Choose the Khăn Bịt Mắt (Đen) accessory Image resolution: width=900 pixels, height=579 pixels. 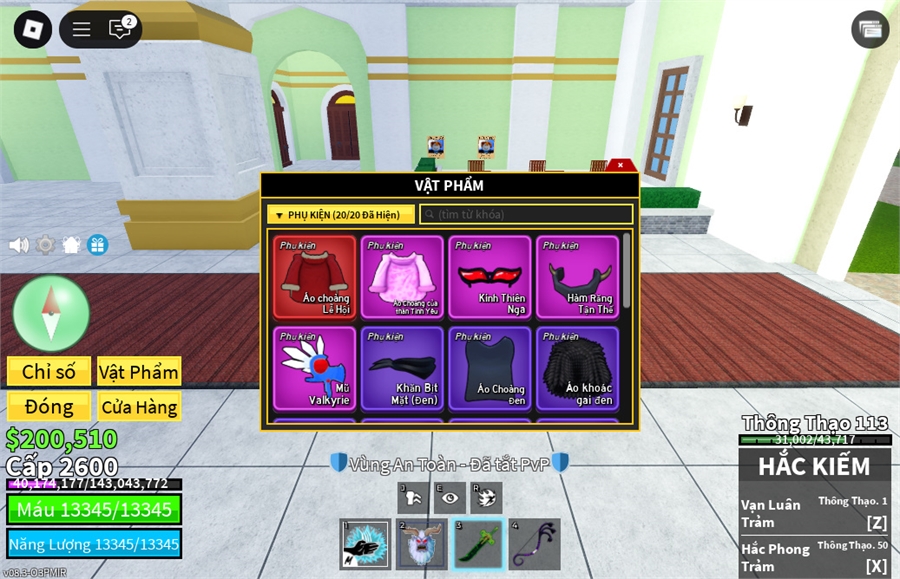tap(402, 368)
